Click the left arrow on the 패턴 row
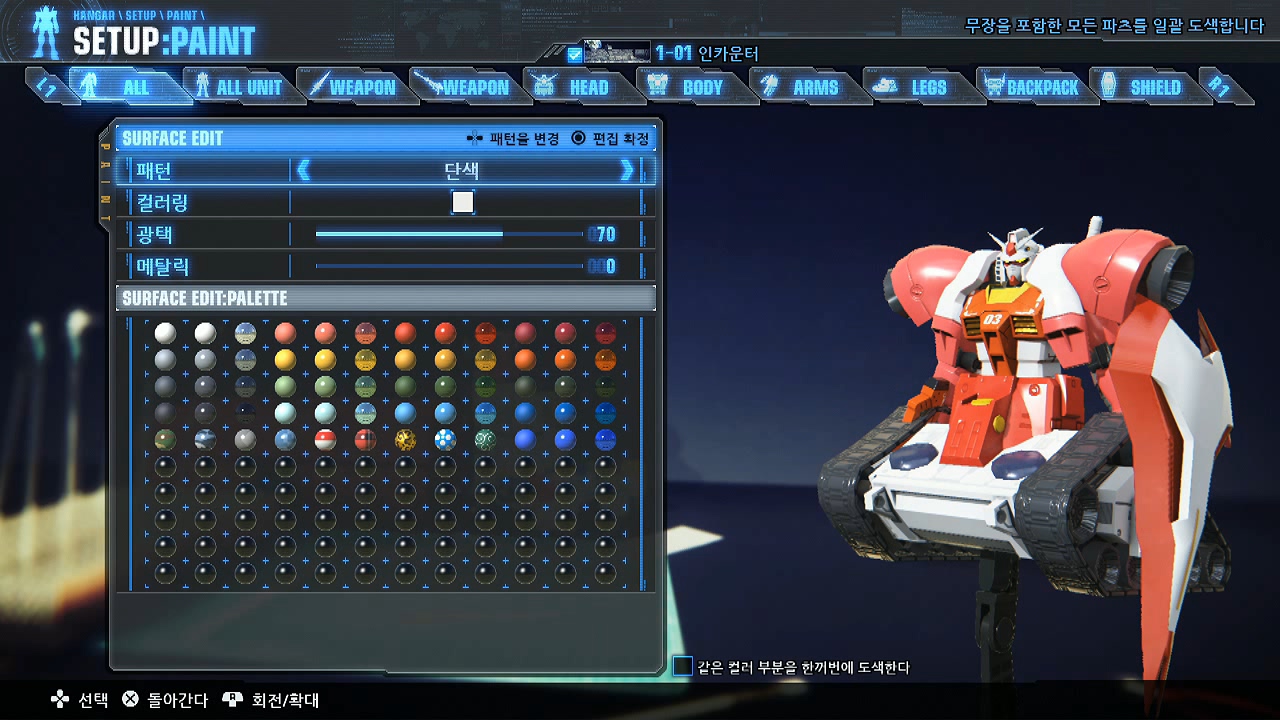Image resolution: width=1280 pixels, height=720 pixels. 304,170
